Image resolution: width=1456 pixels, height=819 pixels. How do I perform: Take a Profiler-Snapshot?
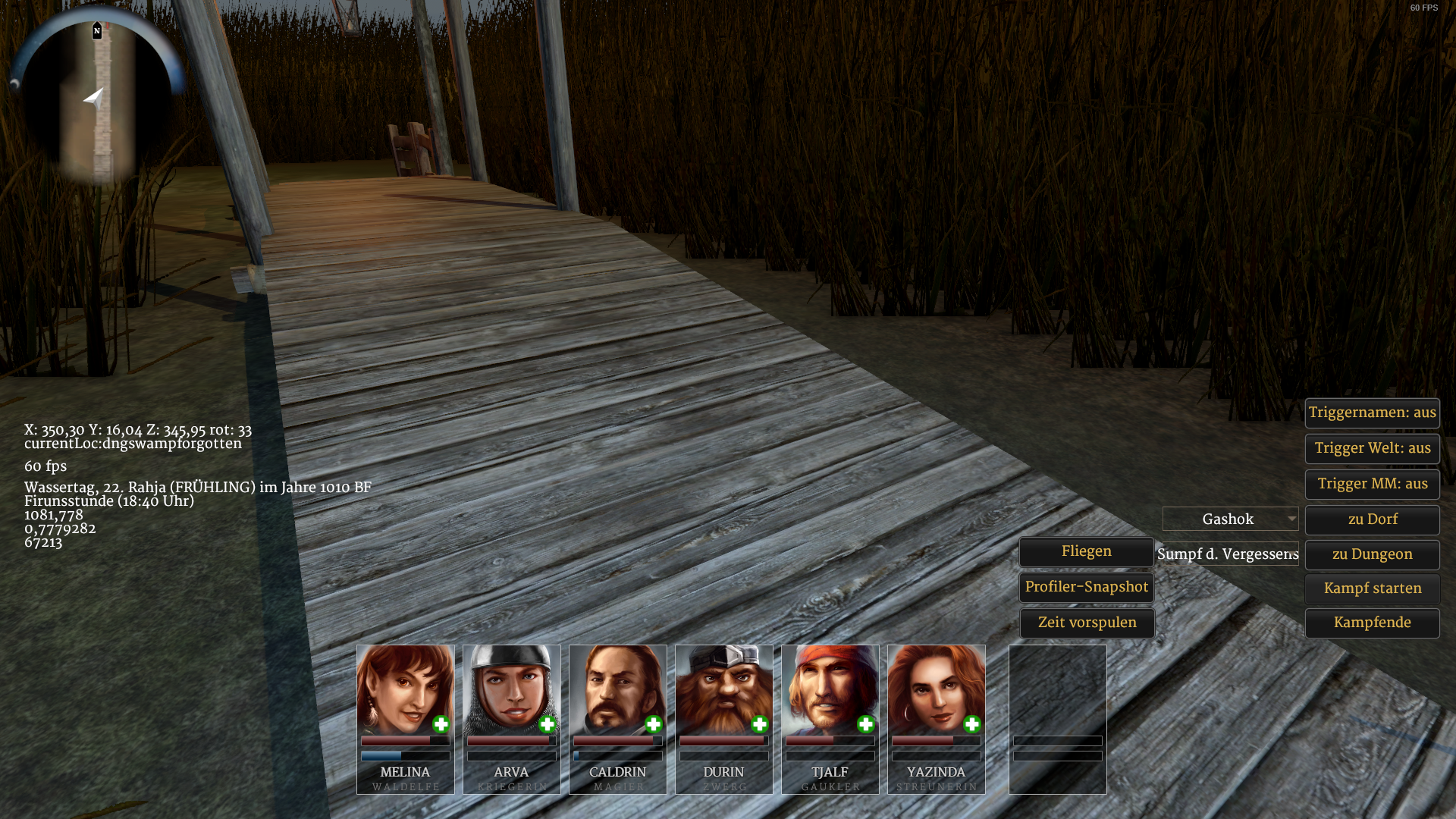(x=1086, y=587)
